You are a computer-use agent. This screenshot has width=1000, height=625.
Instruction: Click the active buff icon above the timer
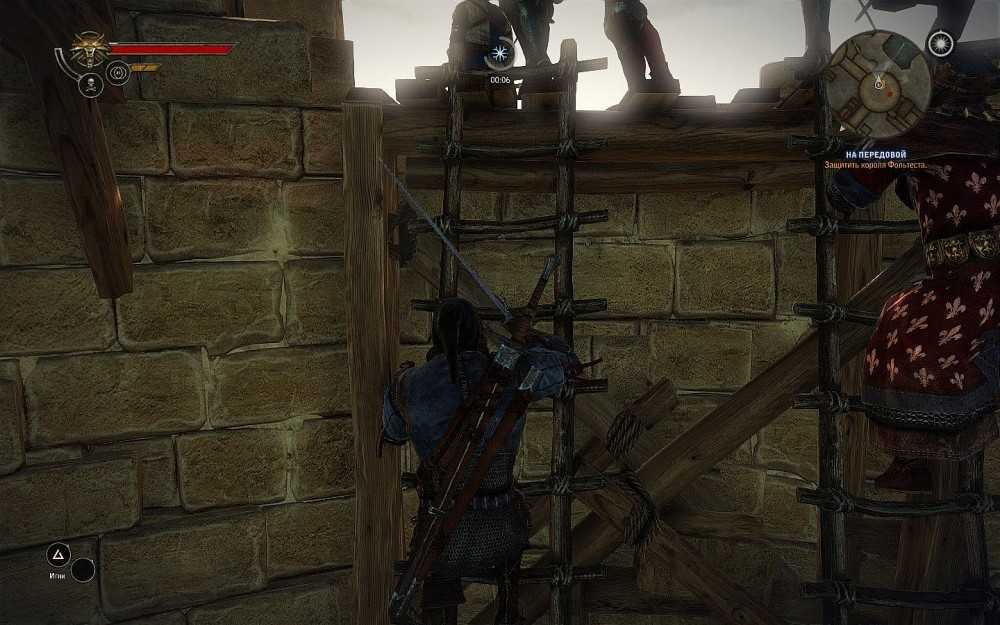(499, 56)
